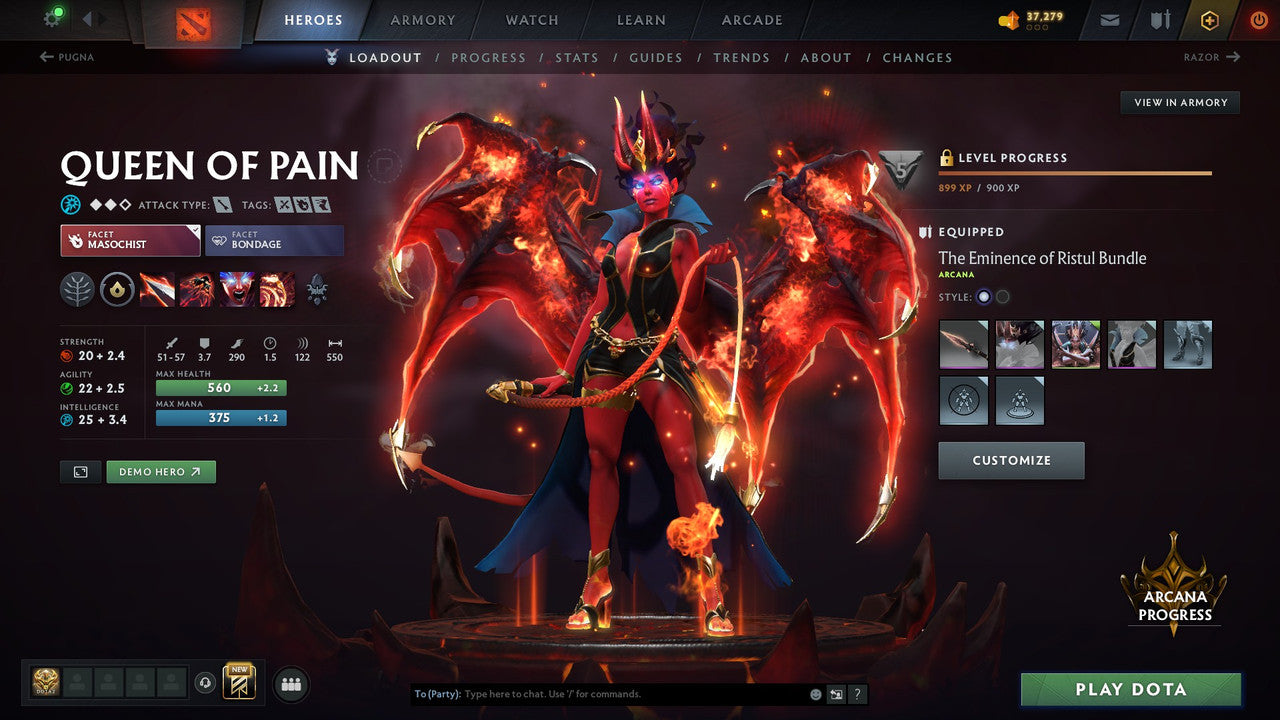
Task: Select the Masochist facet
Action: [x=129, y=240]
